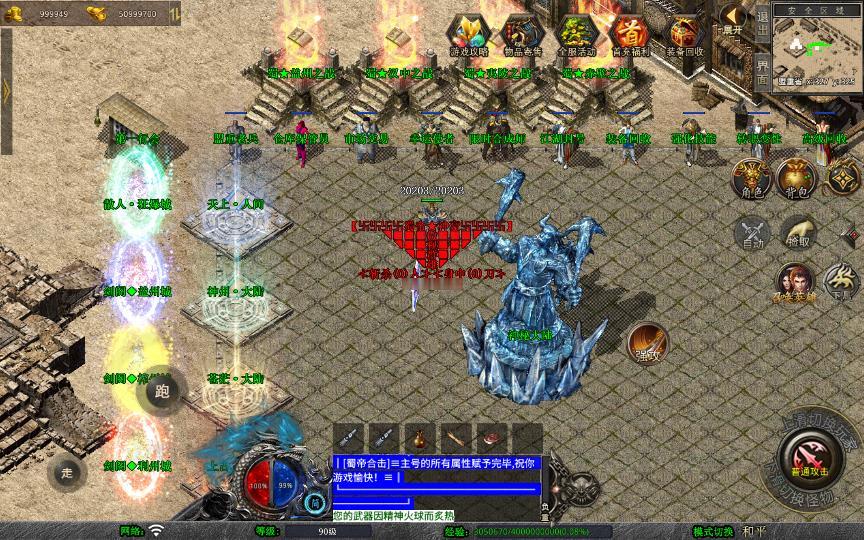Switch to 跑 run movement mode
The image size is (864, 540).
[164, 391]
